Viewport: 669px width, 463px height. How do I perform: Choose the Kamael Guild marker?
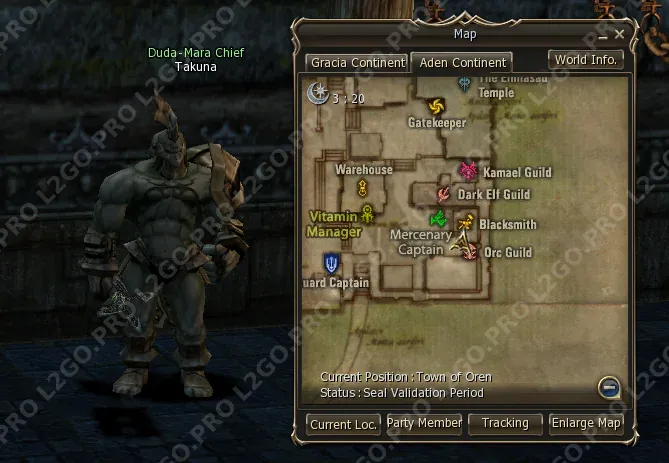pos(468,172)
